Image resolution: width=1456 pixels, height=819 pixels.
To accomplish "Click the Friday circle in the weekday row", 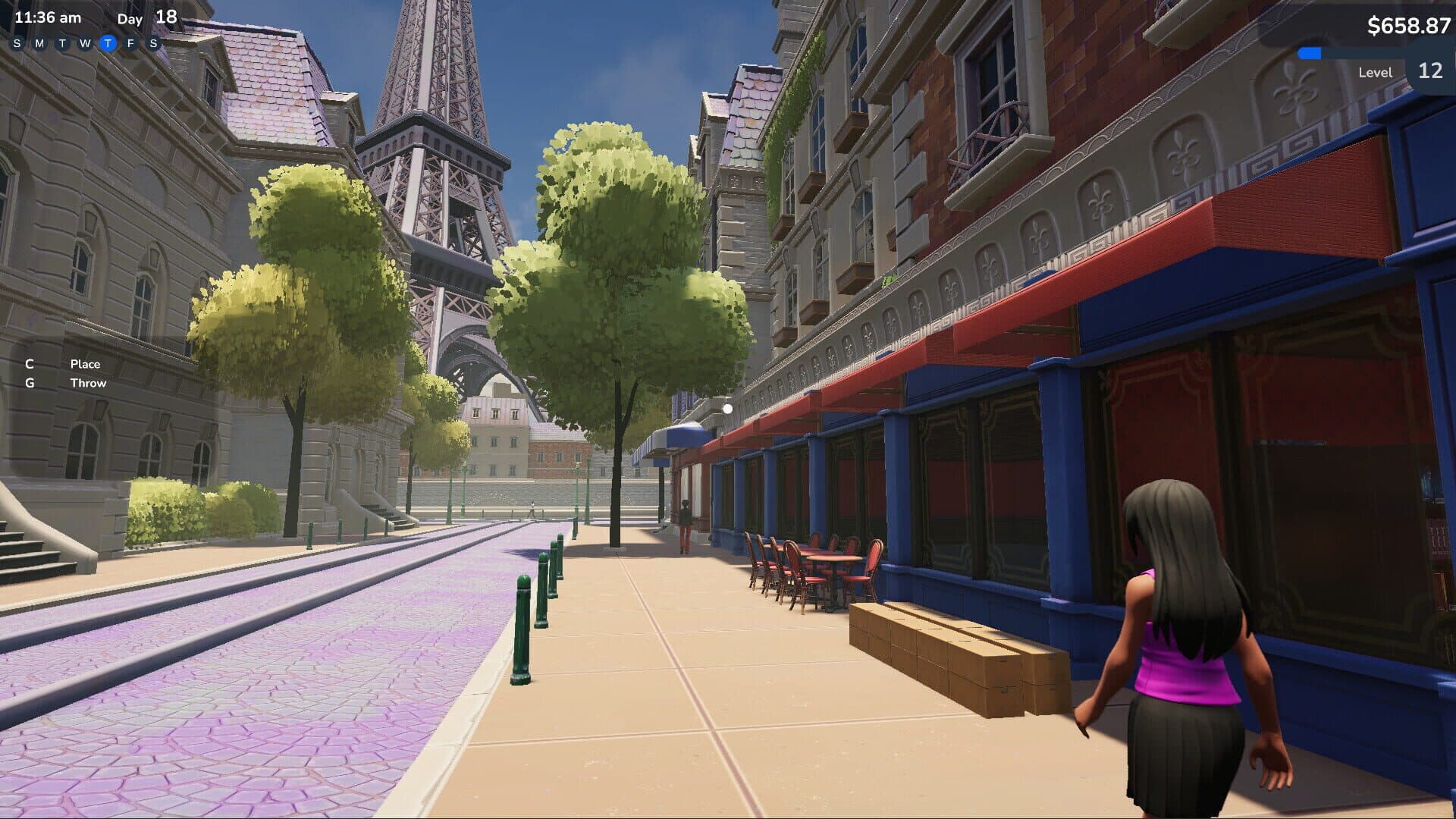I will coord(130,44).
